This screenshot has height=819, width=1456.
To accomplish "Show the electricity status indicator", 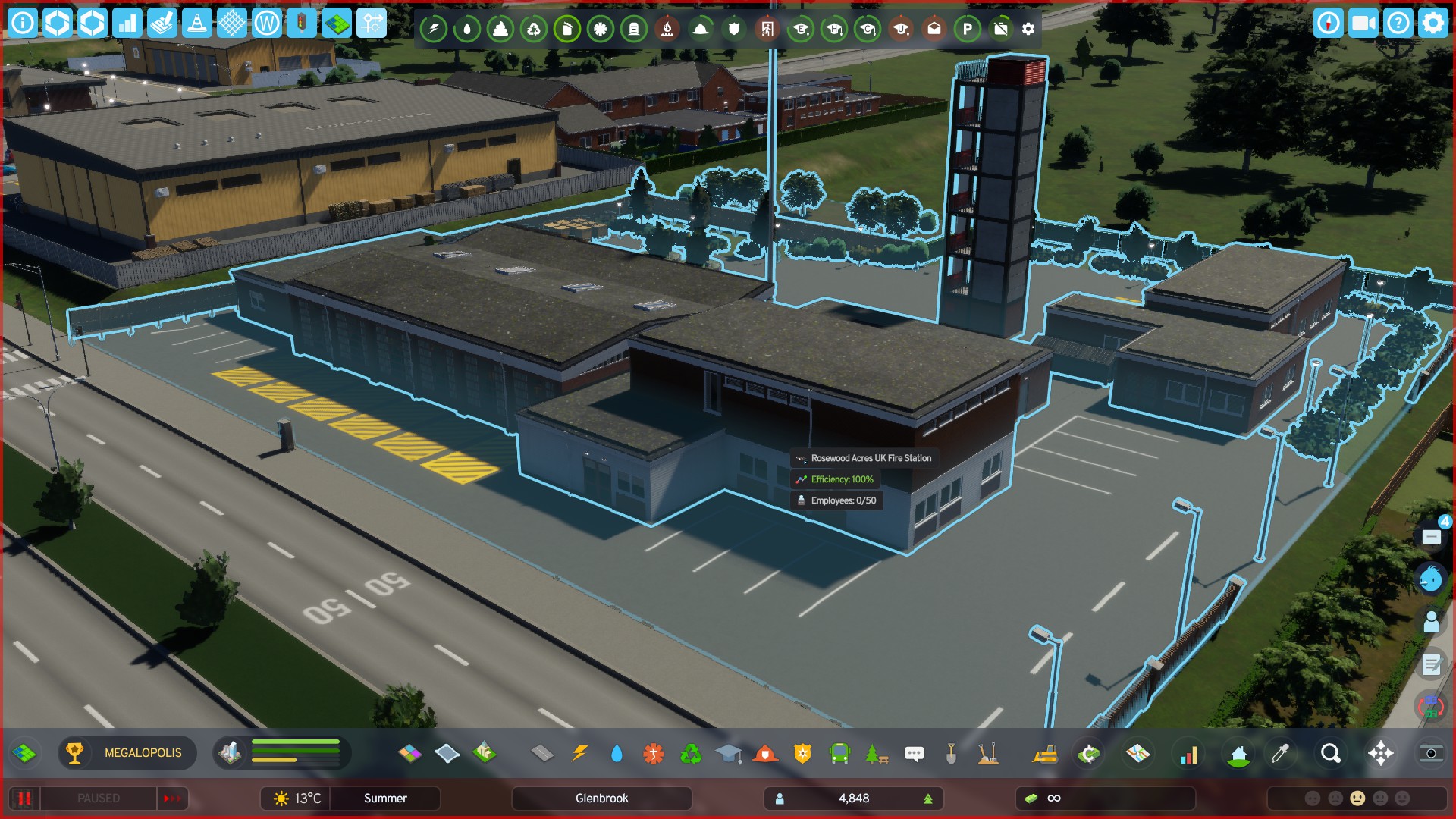I will (434, 30).
